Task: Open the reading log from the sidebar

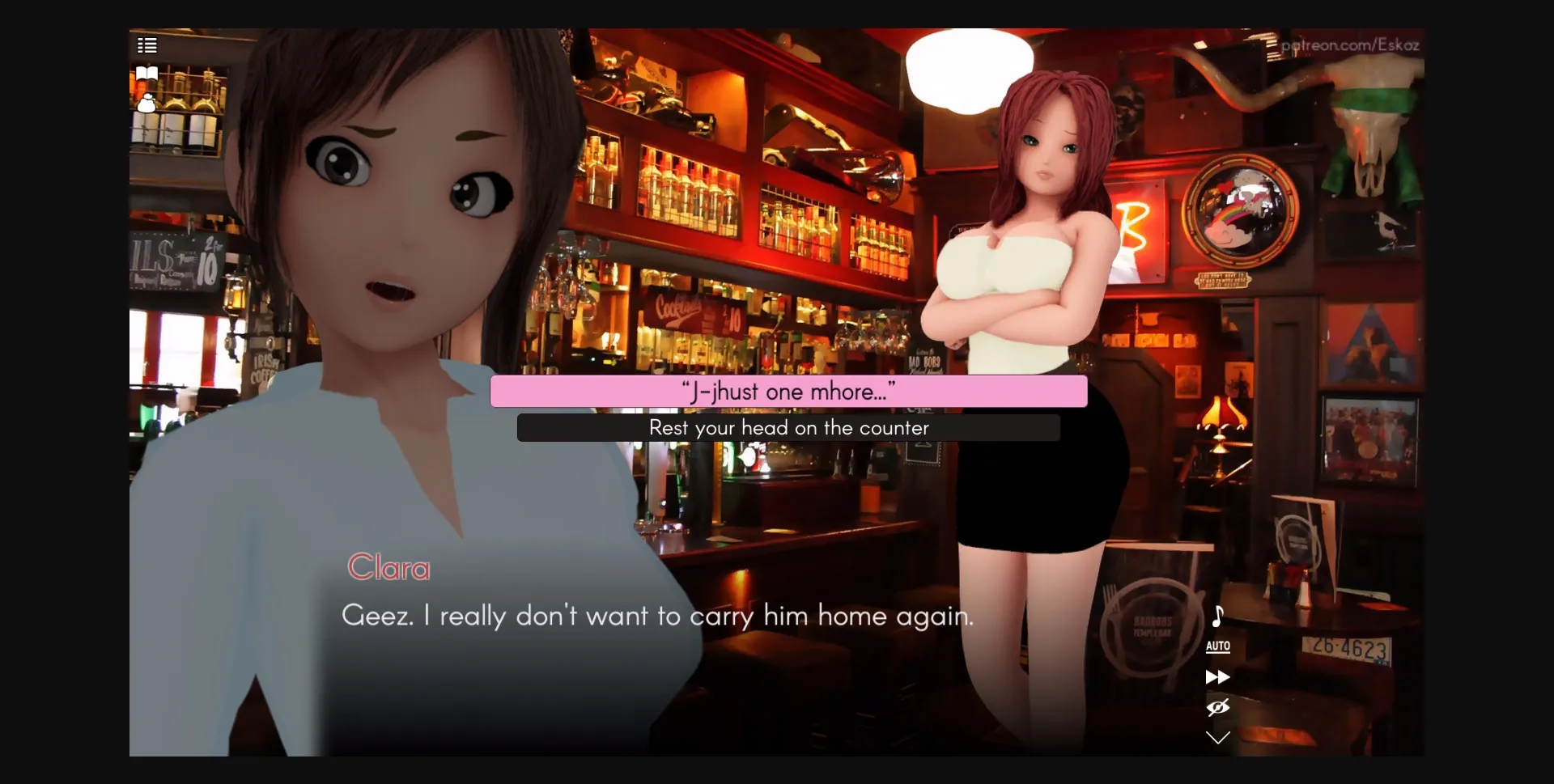Action: pyautogui.click(x=146, y=74)
